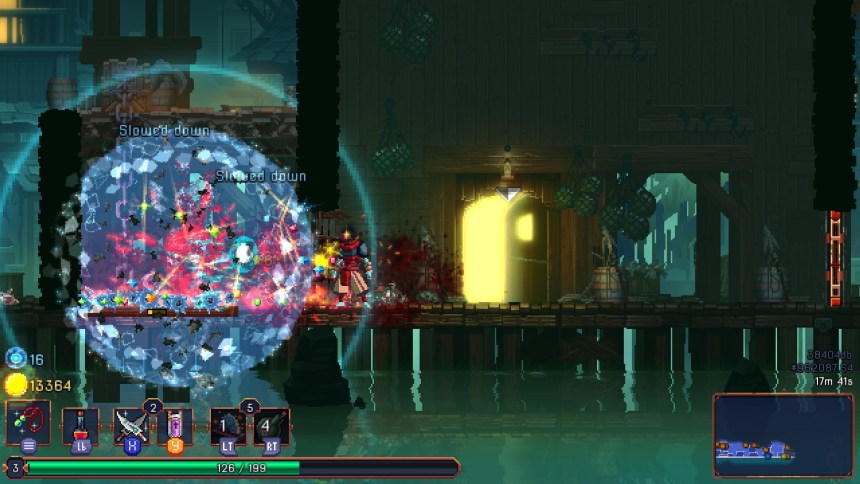Activate the grenade skill with count 4

tap(270, 426)
